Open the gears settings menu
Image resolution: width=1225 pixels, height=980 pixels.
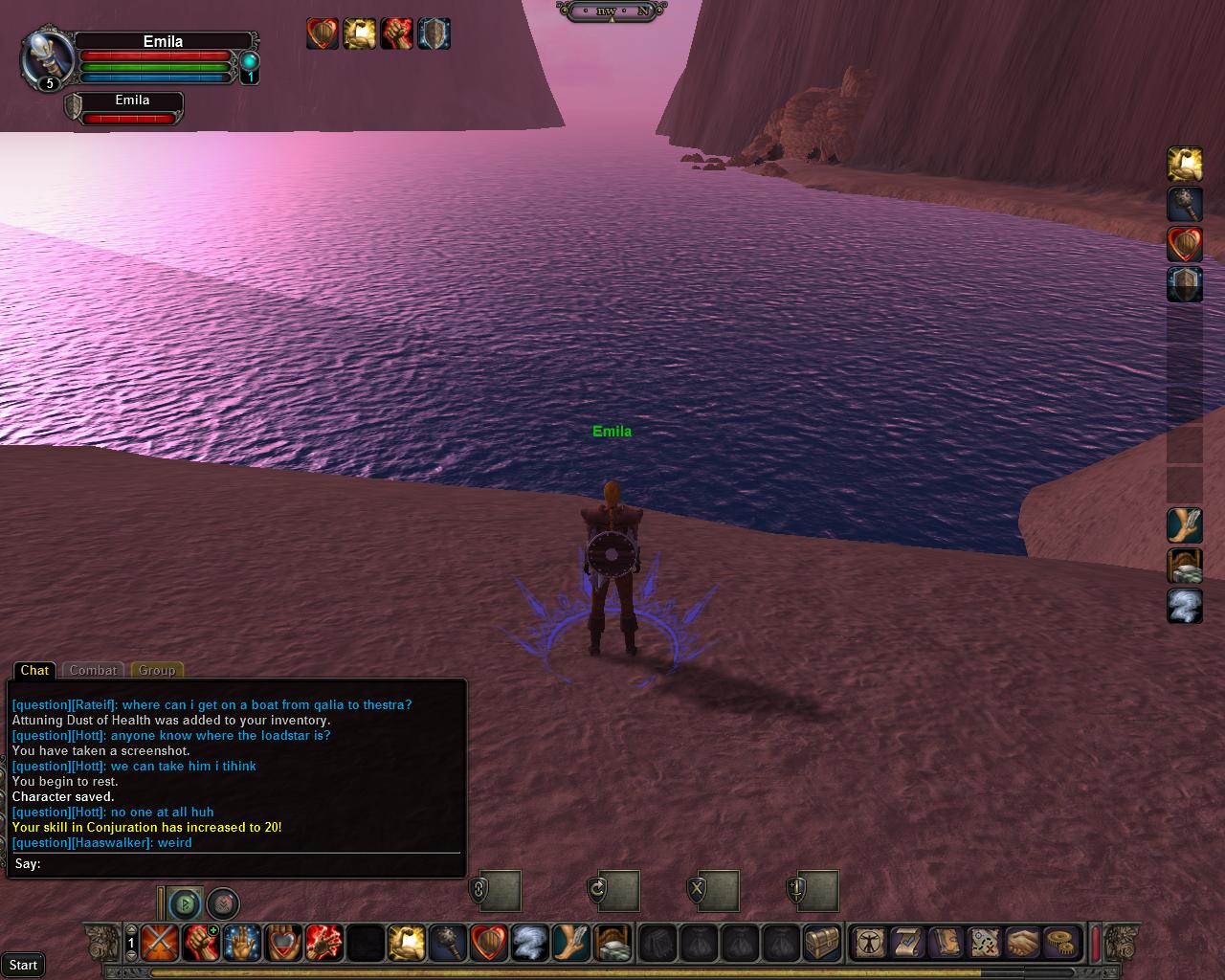point(1060,943)
